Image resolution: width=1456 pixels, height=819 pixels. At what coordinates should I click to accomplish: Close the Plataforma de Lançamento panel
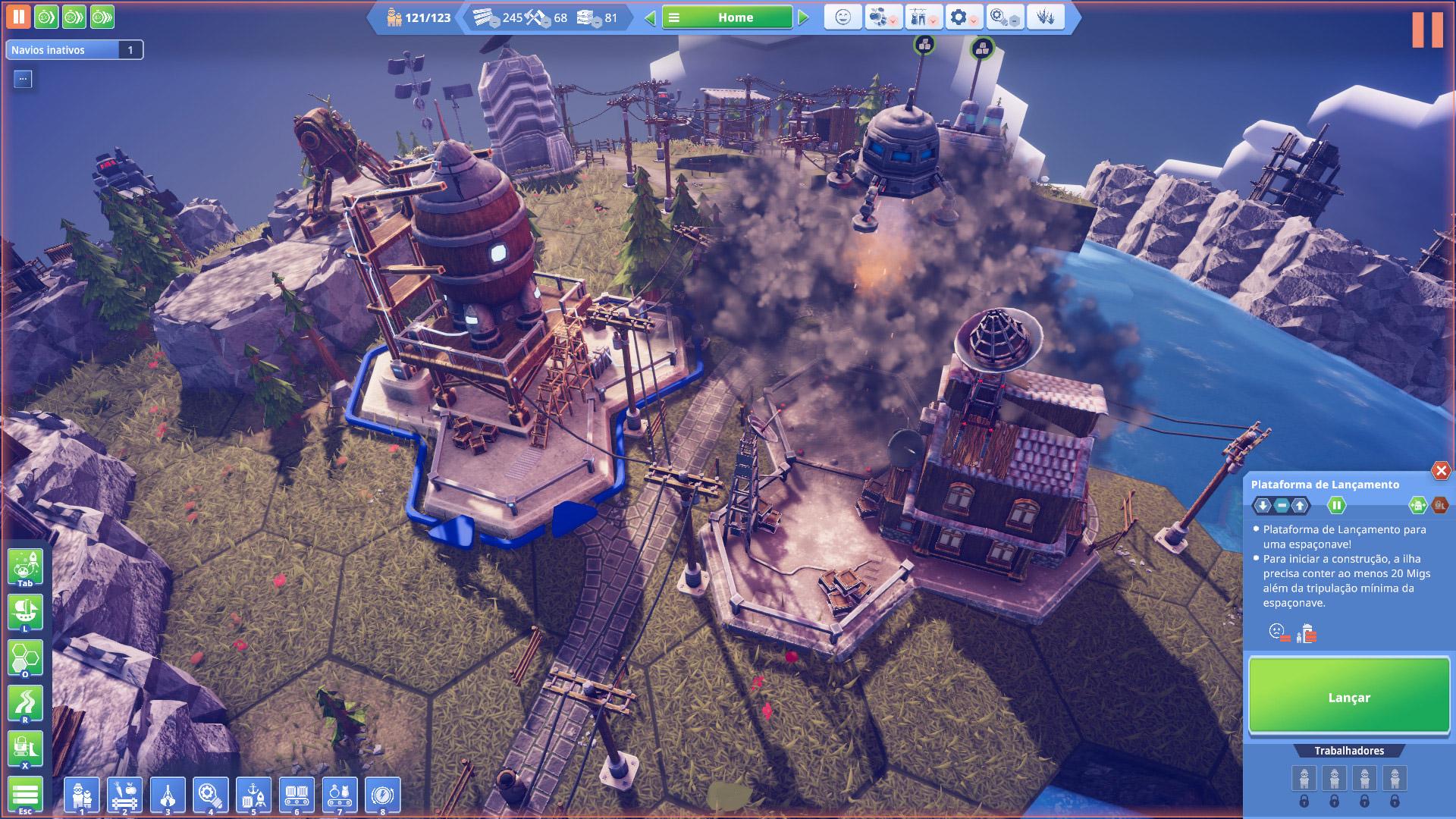pyautogui.click(x=1440, y=471)
